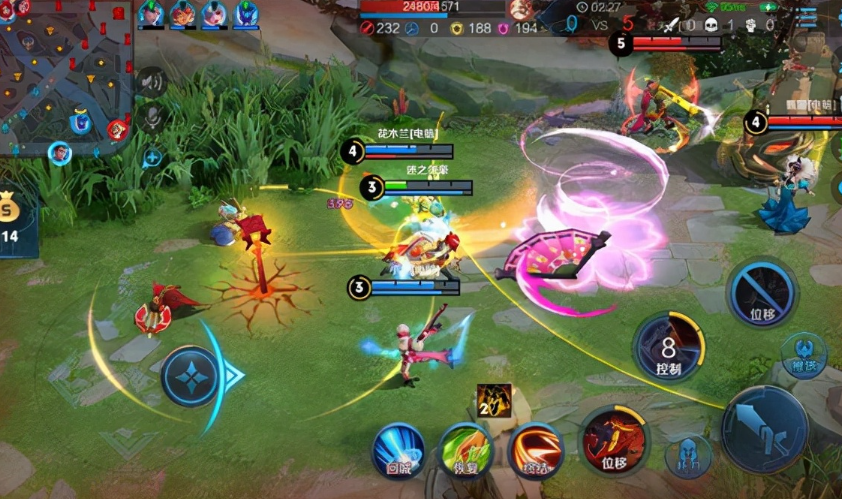Activate the 回城 recall skill

coord(399,450)
